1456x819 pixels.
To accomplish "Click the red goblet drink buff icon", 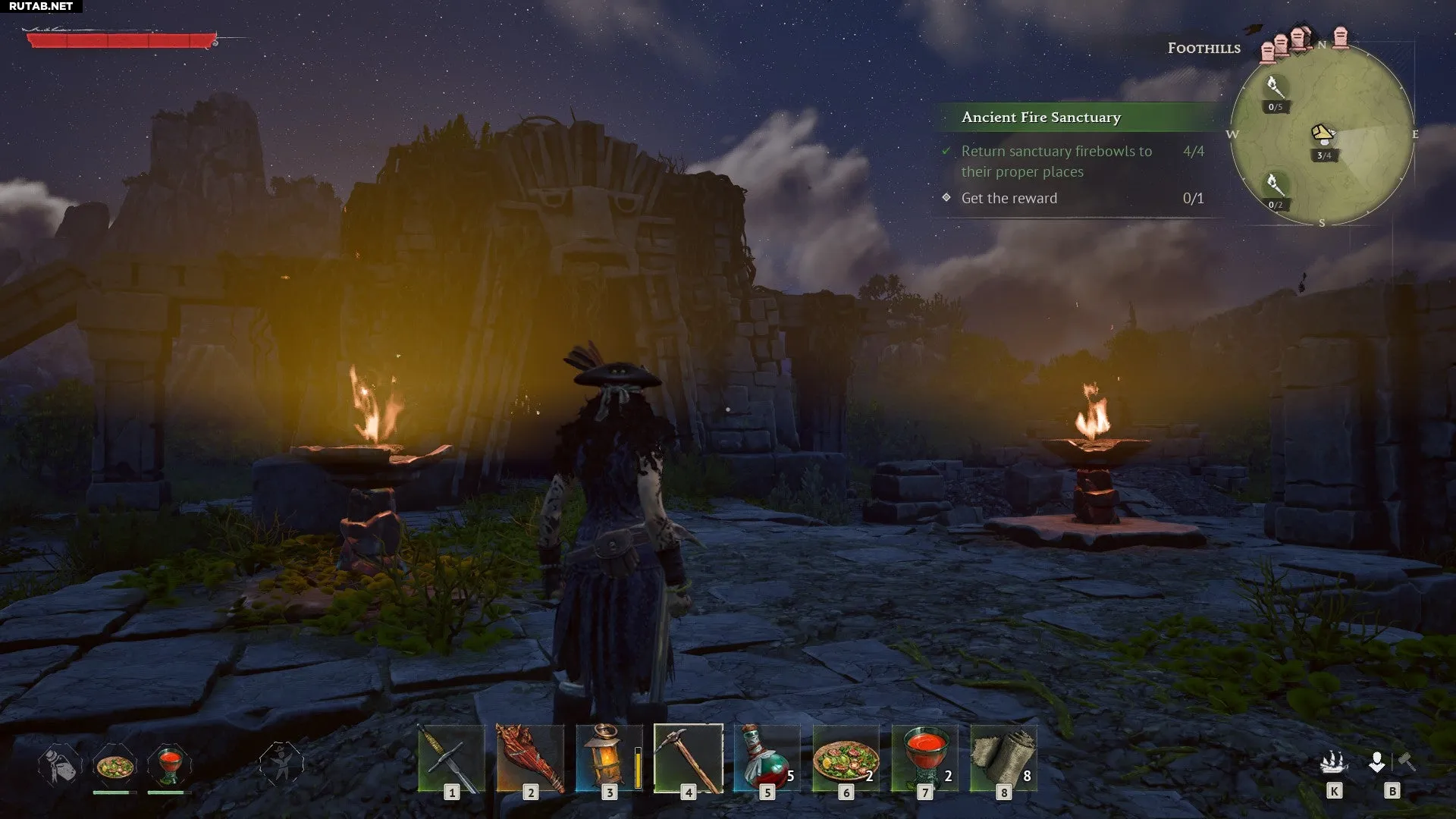I will click(169, 764).
